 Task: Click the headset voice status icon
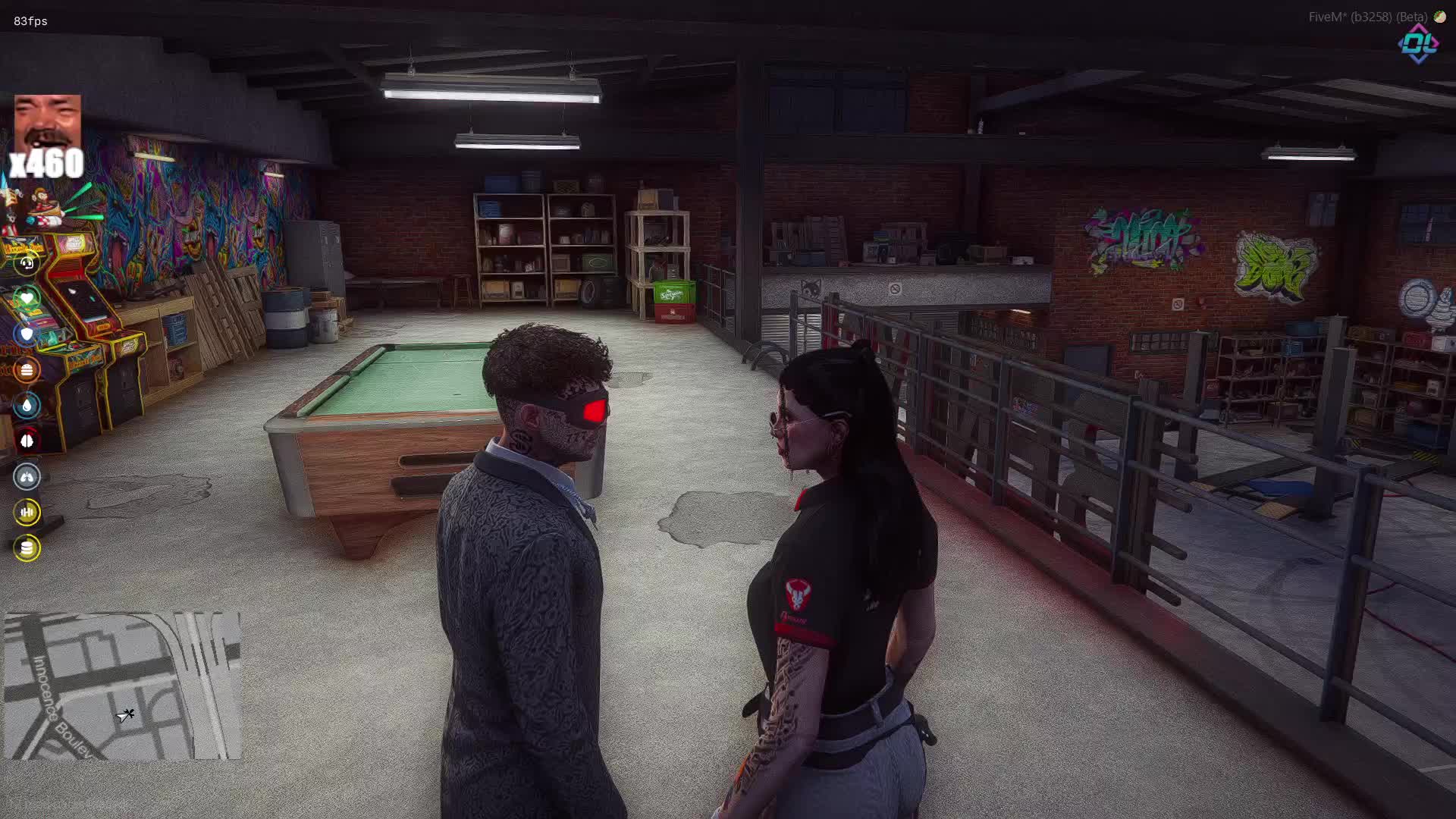coord(27,263)
